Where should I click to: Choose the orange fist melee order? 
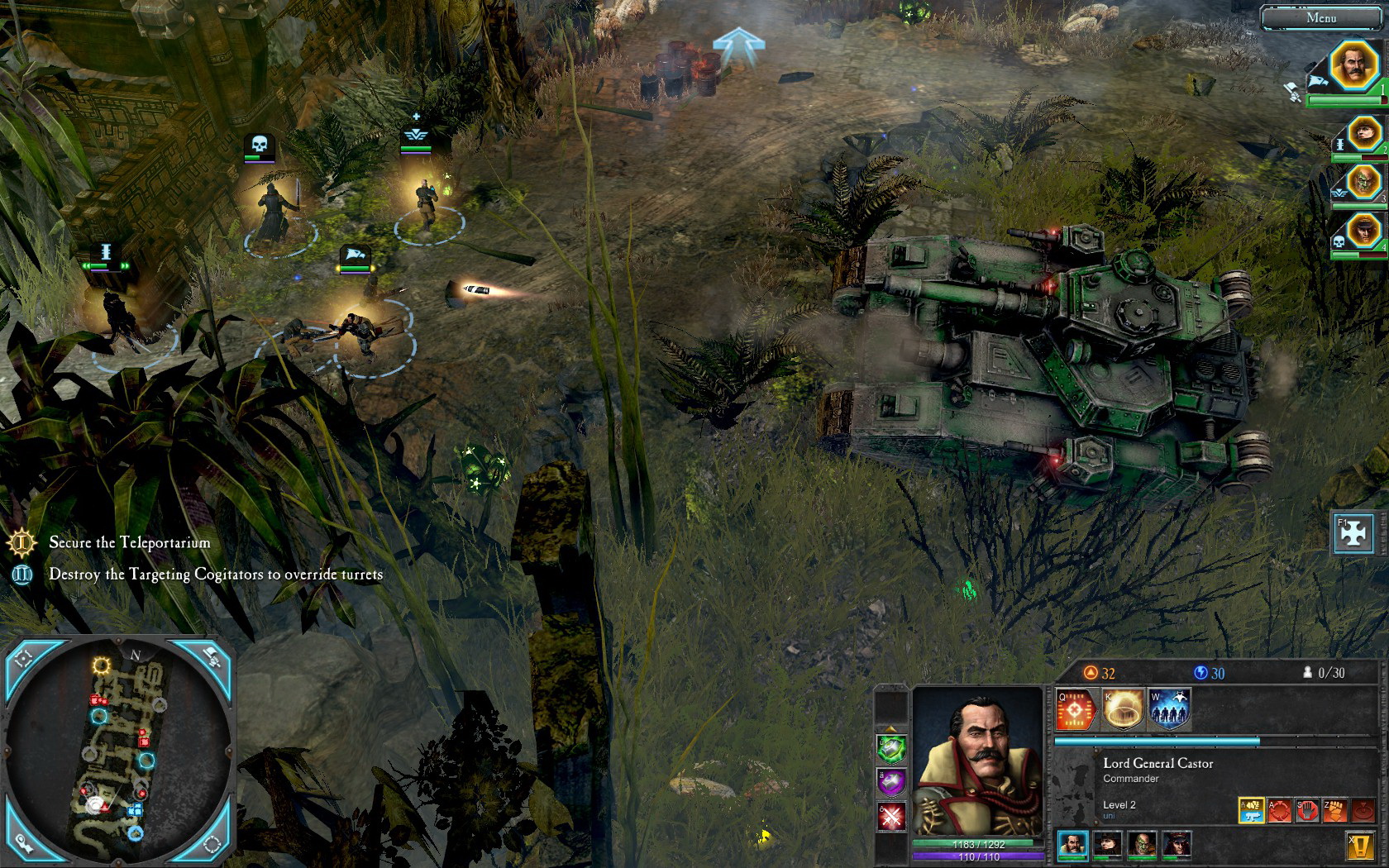[x=1335, y=810]
